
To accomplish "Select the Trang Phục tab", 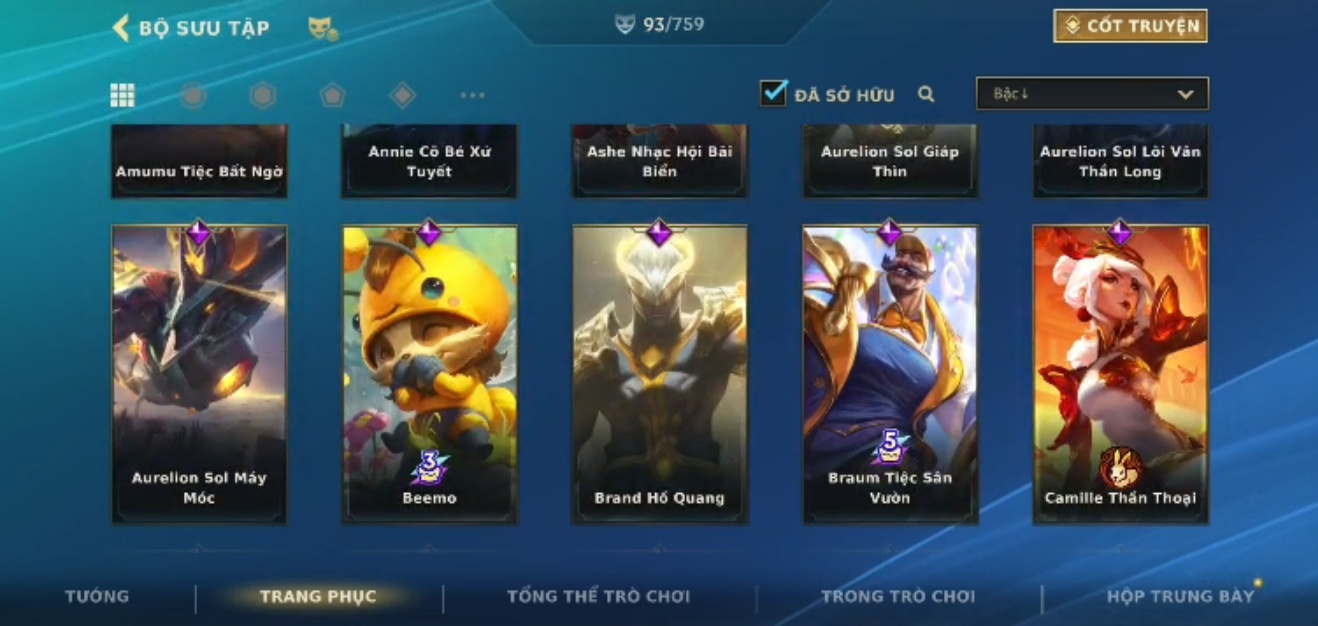I will pyautogui.click(x=318, y=597).
